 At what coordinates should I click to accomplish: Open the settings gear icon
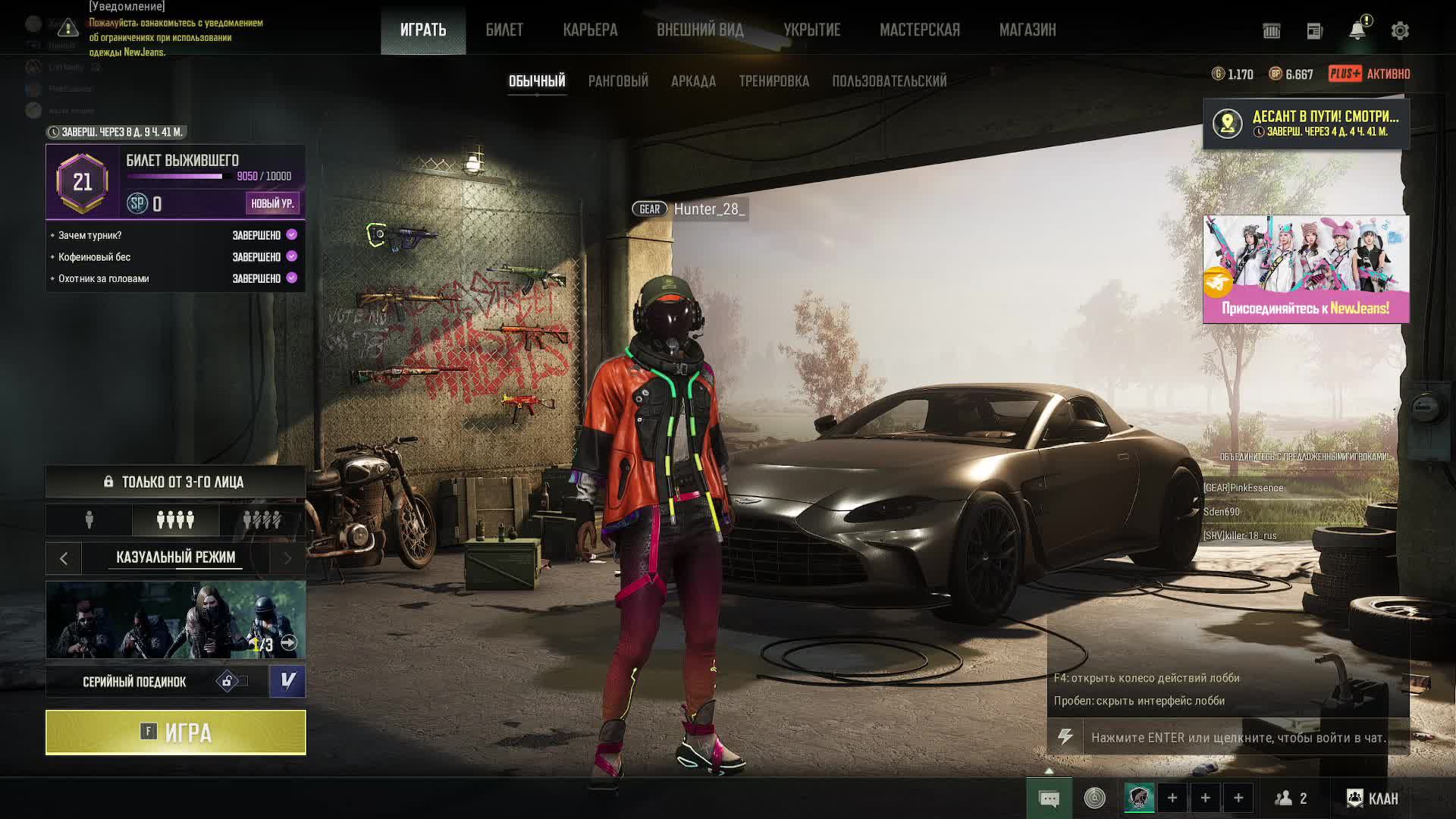pos(1400,31)
